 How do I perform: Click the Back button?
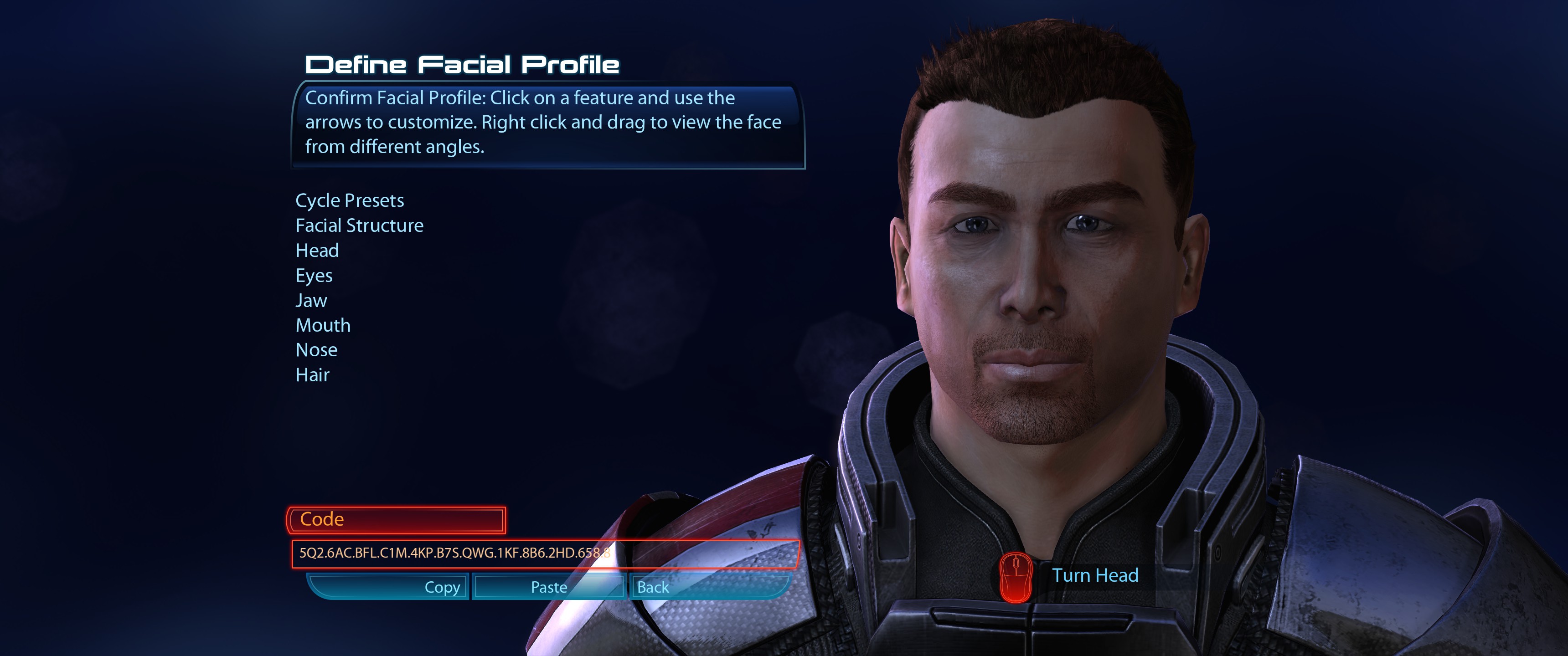click(653, 587)
